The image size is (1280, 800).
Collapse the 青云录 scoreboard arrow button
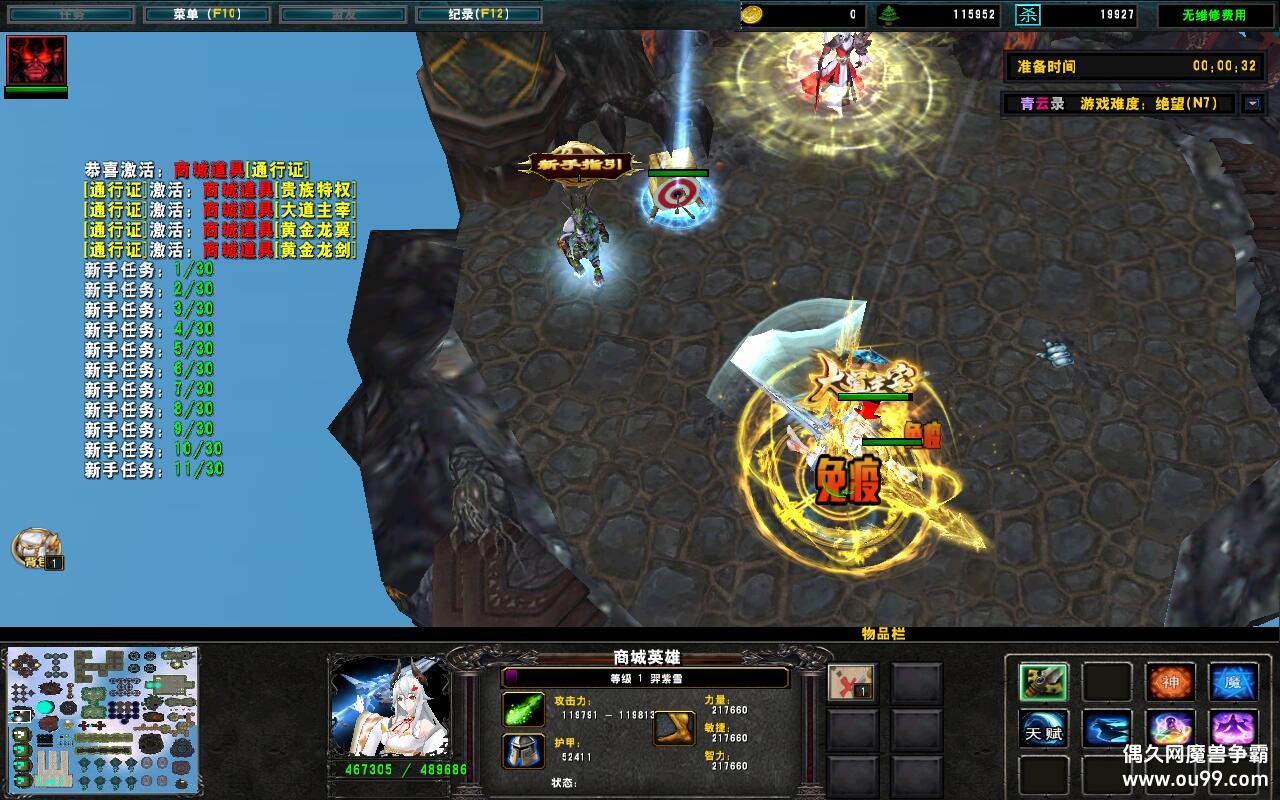1252,103
